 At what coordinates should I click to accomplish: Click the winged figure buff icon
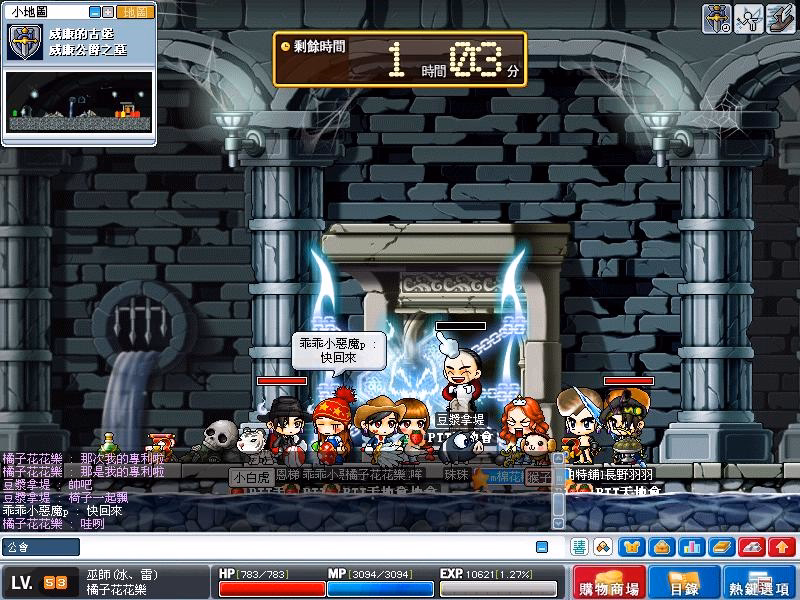click(749, 18)
